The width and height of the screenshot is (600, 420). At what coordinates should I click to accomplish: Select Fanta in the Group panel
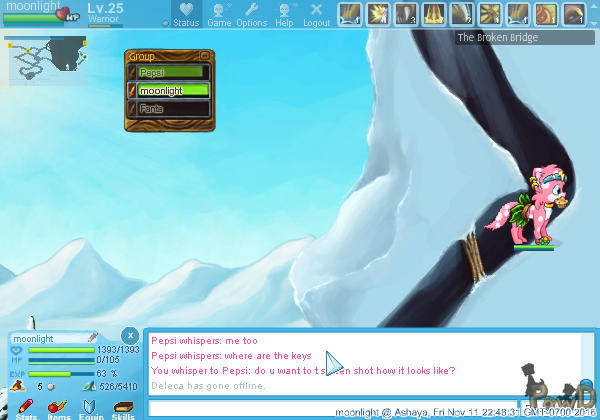click(173, 108)
